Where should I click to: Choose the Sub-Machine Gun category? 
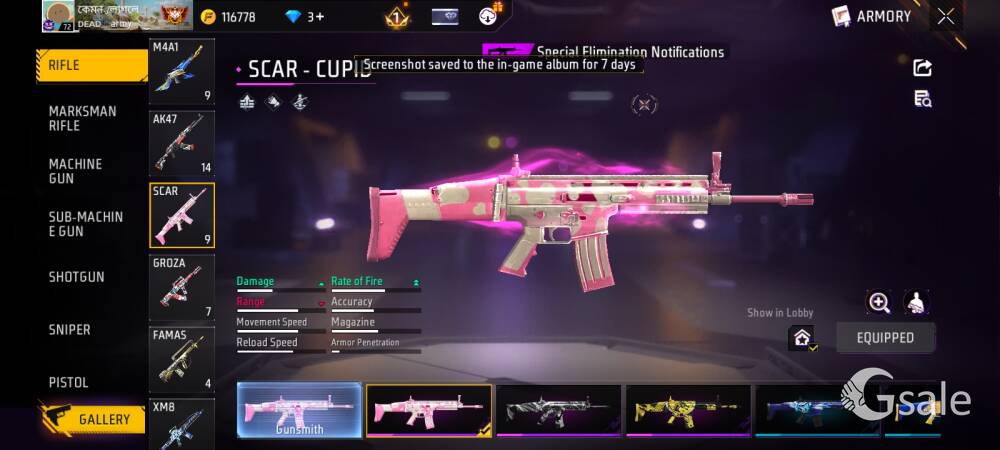86,224
